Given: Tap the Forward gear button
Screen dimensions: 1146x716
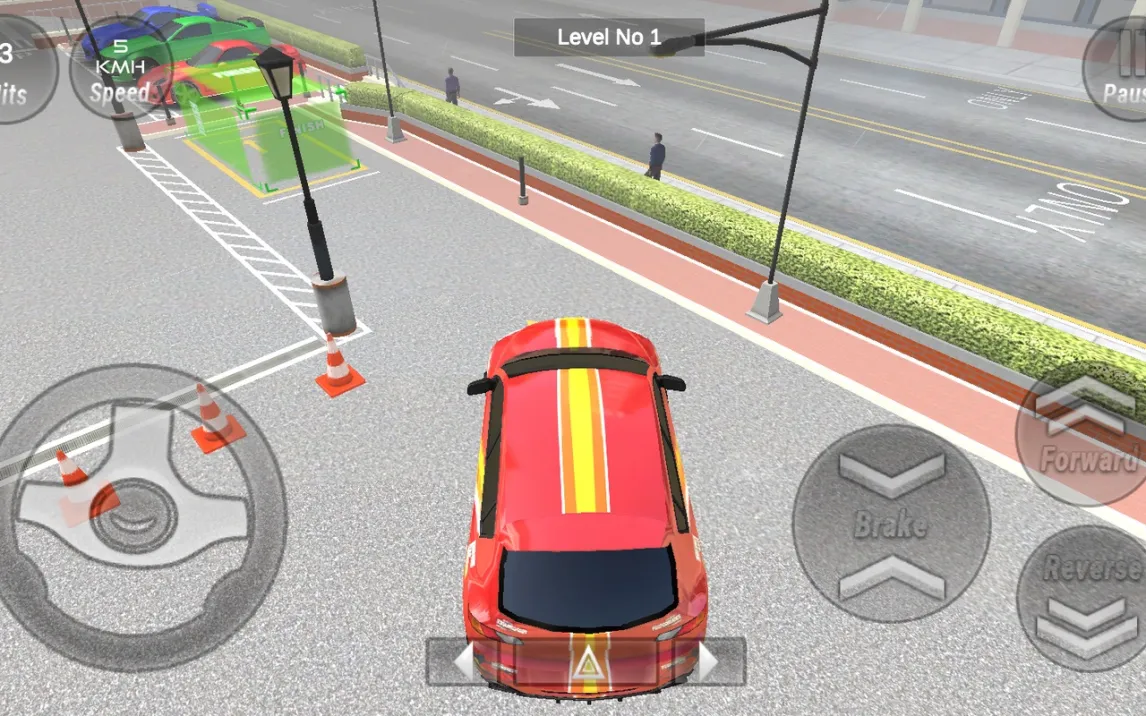Looking at the screenshot, I should (1085, 436).
